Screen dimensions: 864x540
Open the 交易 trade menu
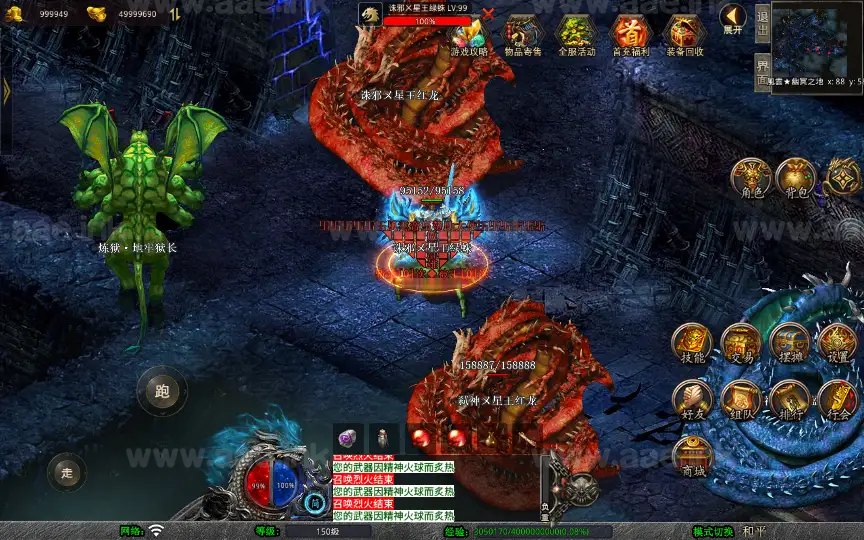click(x=741, y=344)
